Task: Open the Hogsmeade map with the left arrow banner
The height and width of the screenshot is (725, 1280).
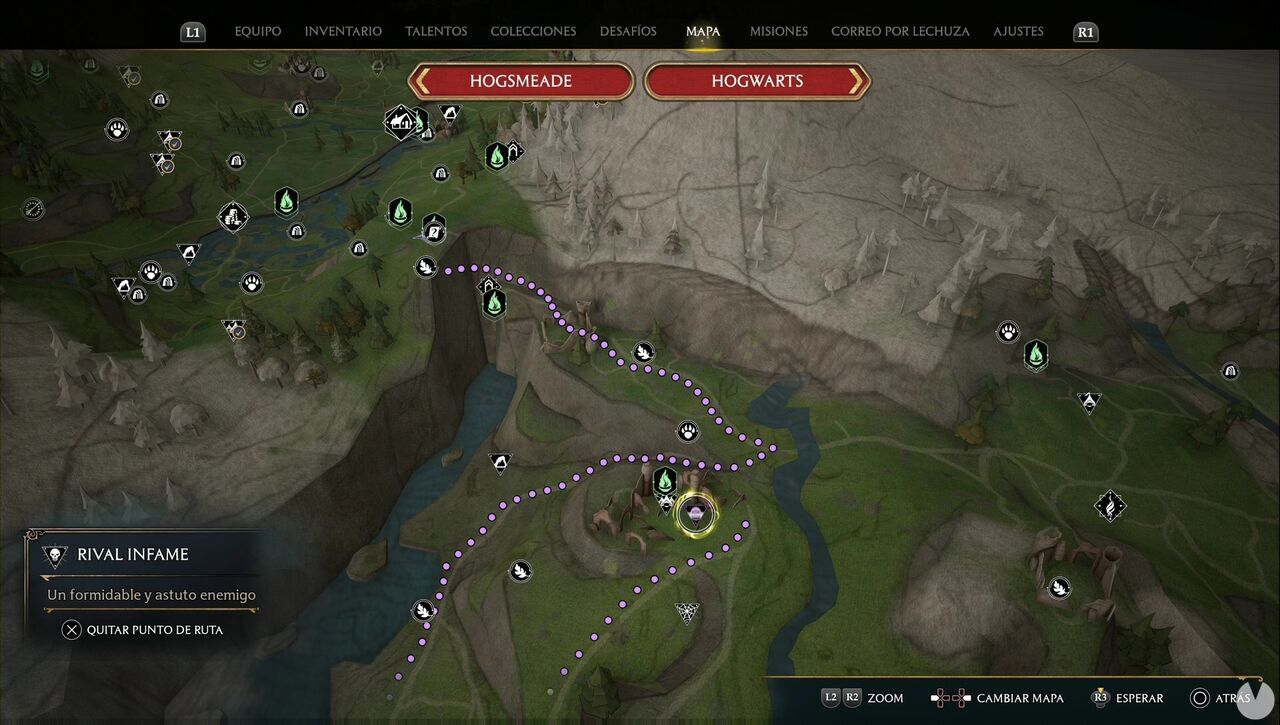Action: (520, 81)
